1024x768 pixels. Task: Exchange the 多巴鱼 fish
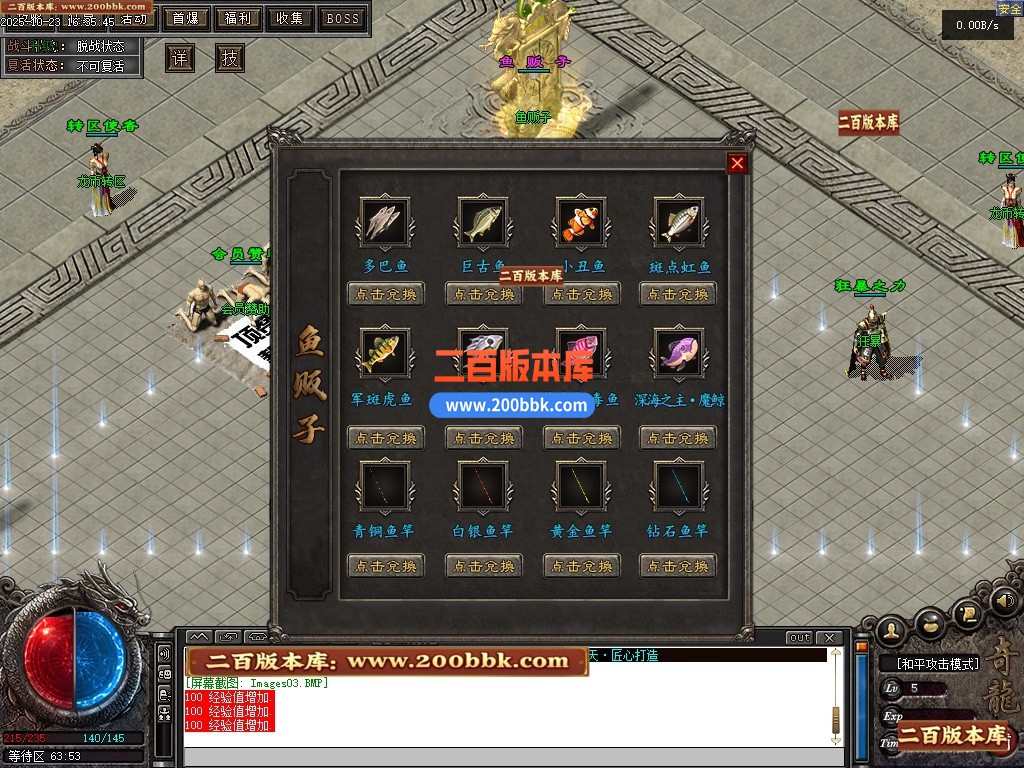point(386,294)
